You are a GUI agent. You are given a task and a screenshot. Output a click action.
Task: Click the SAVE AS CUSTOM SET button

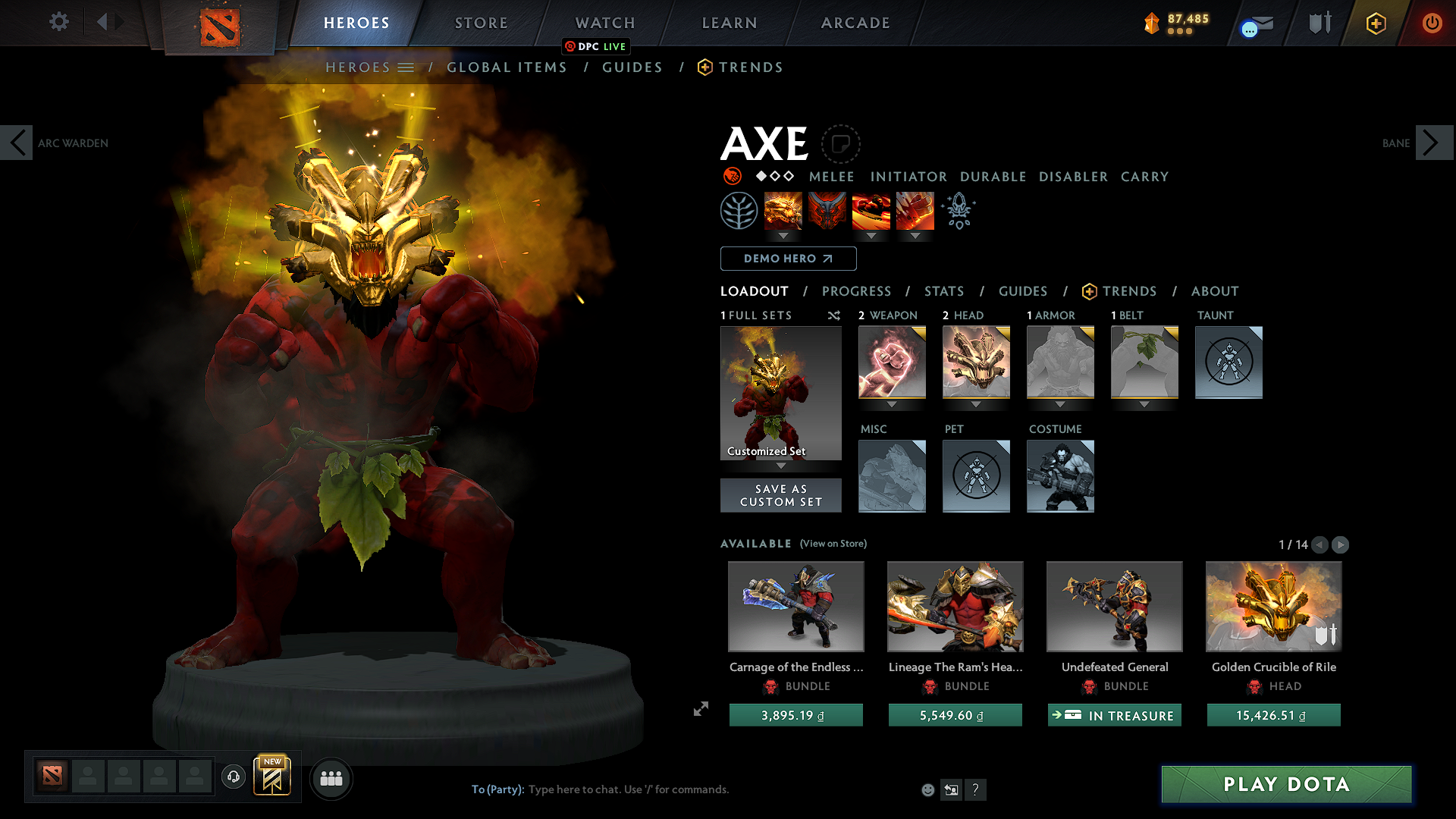coord(780,495)
